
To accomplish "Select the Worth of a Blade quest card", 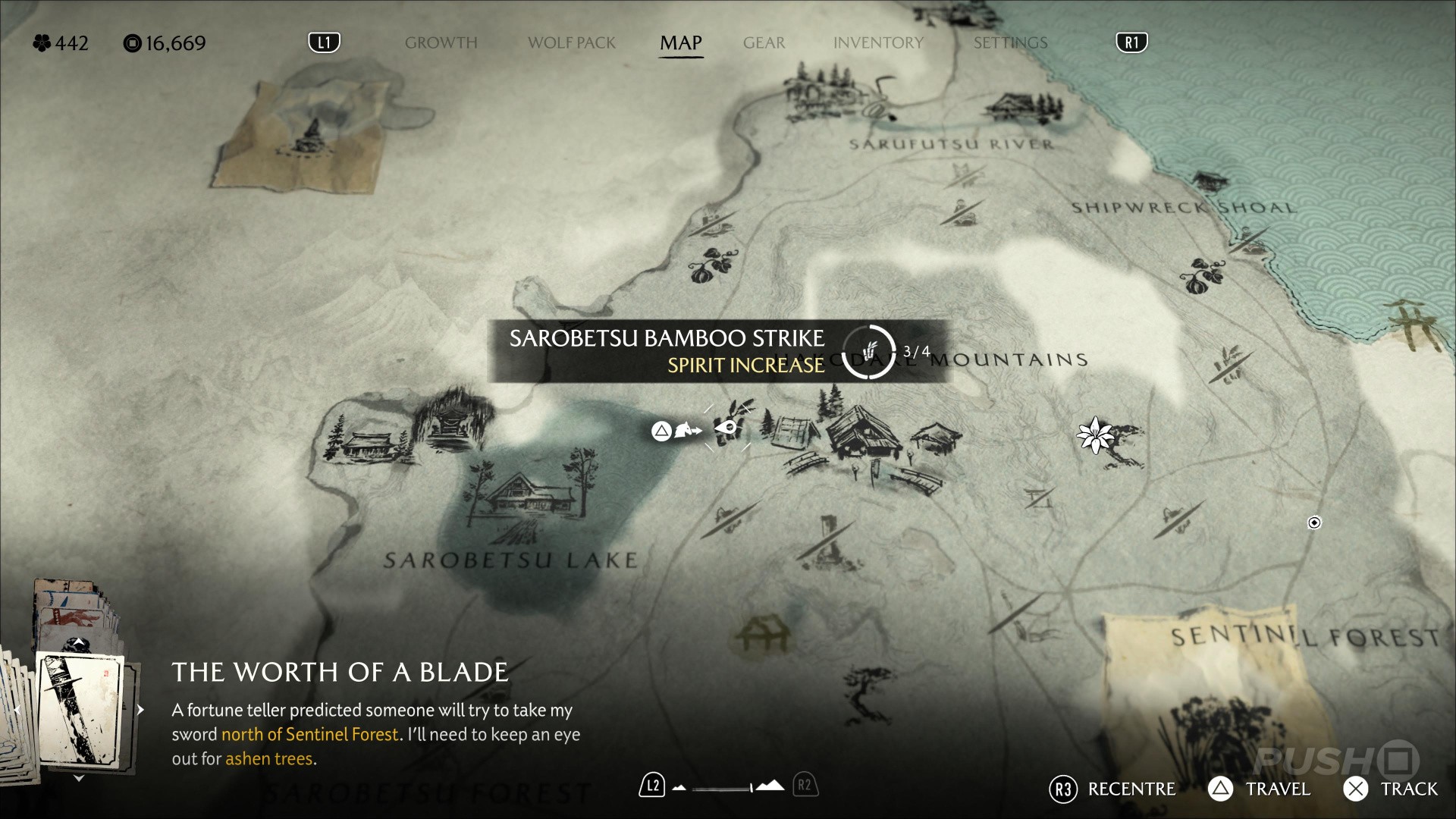I will (80, 709).
